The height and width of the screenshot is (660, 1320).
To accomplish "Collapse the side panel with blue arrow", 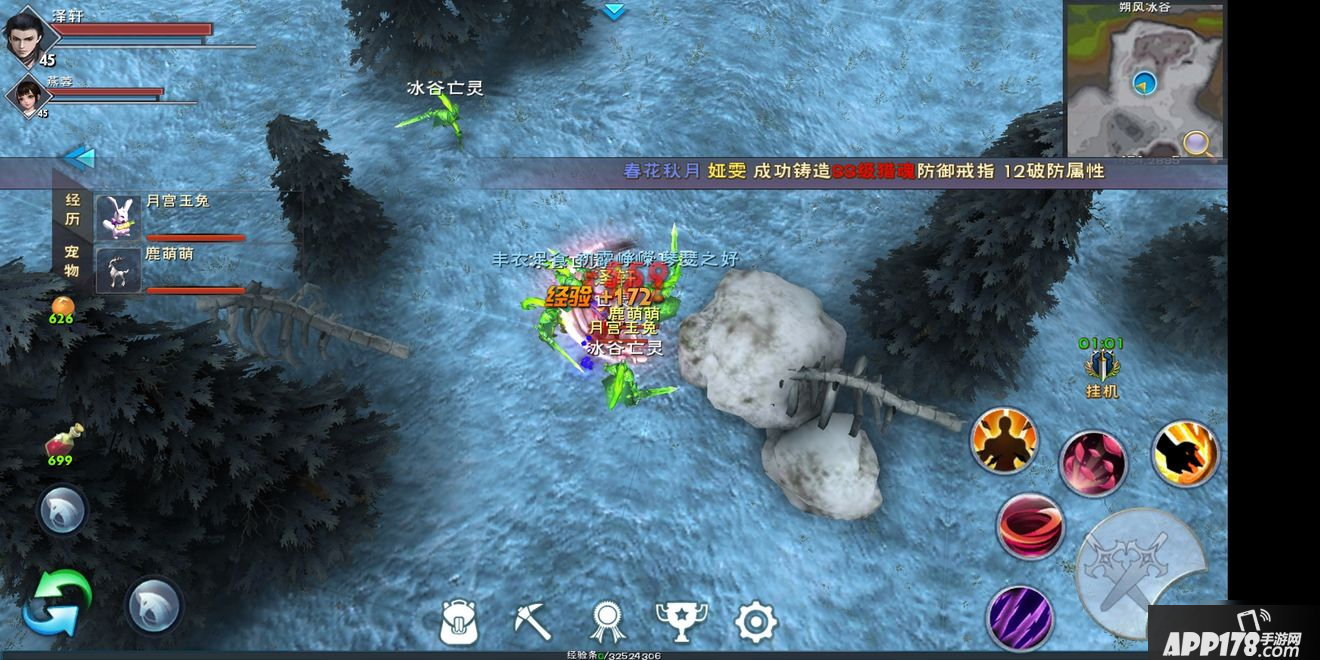I will pos(79,157).
